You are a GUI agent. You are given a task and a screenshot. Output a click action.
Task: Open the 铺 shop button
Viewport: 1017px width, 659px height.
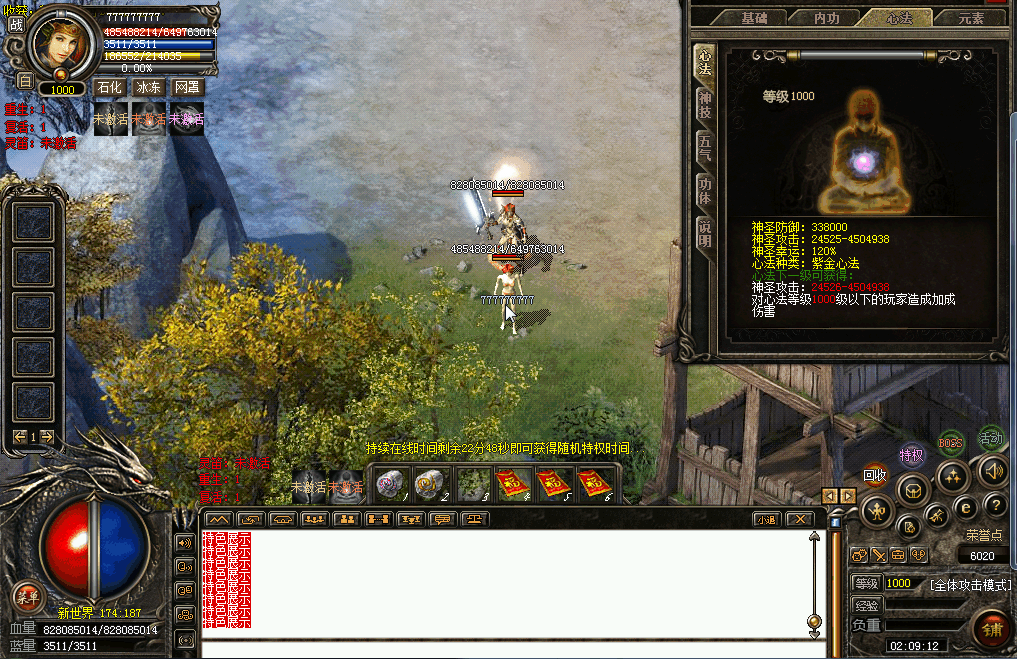tap(992, 629)
